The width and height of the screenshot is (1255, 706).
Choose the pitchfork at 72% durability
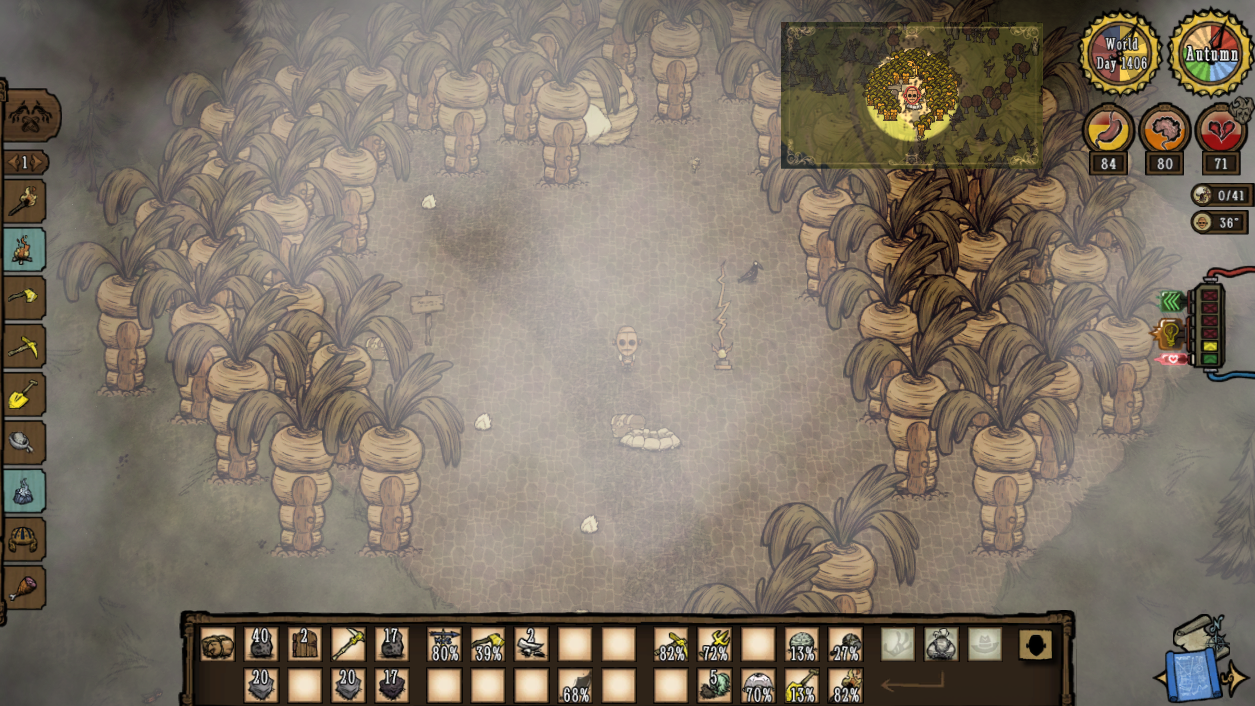715,644
